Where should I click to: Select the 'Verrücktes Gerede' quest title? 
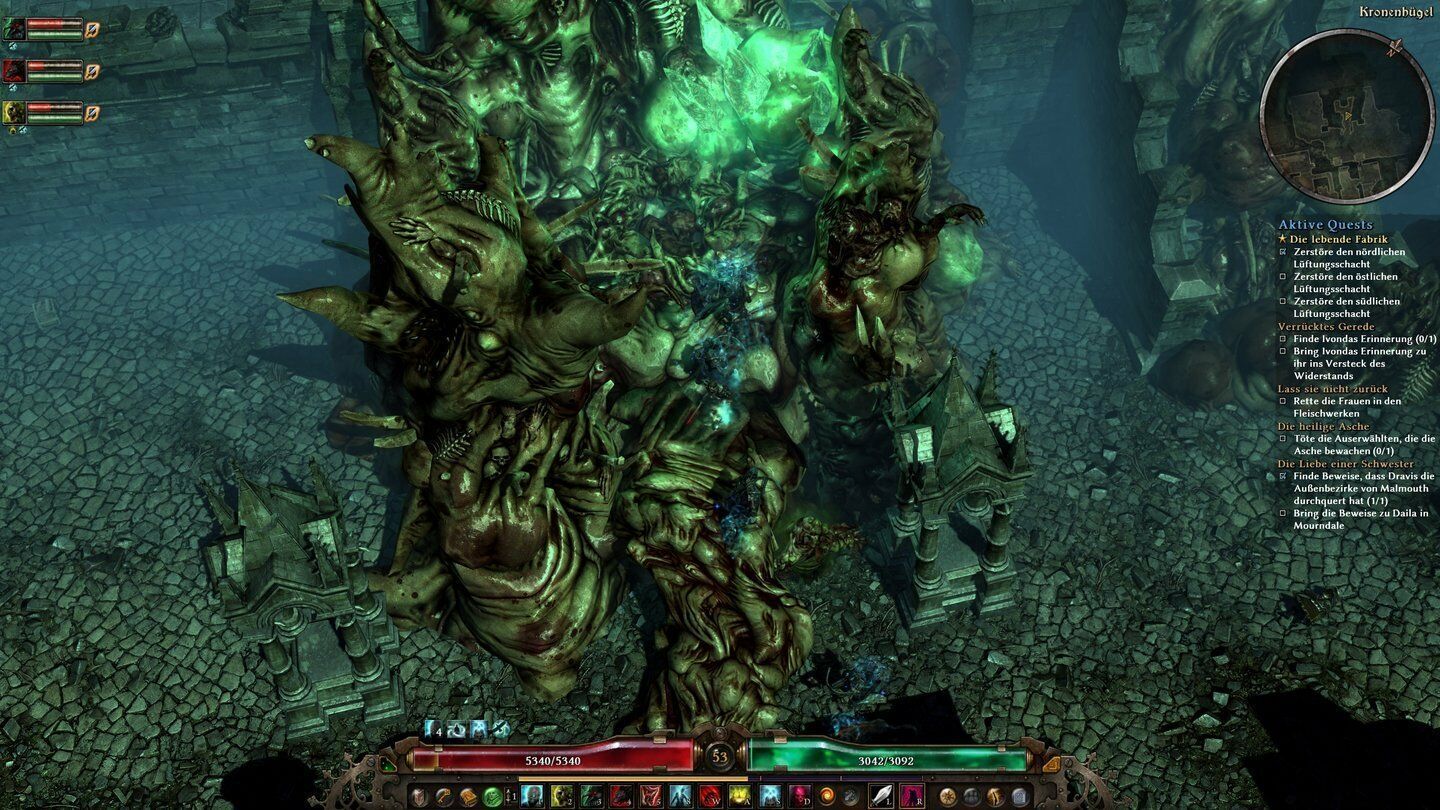click(1325, 327)
